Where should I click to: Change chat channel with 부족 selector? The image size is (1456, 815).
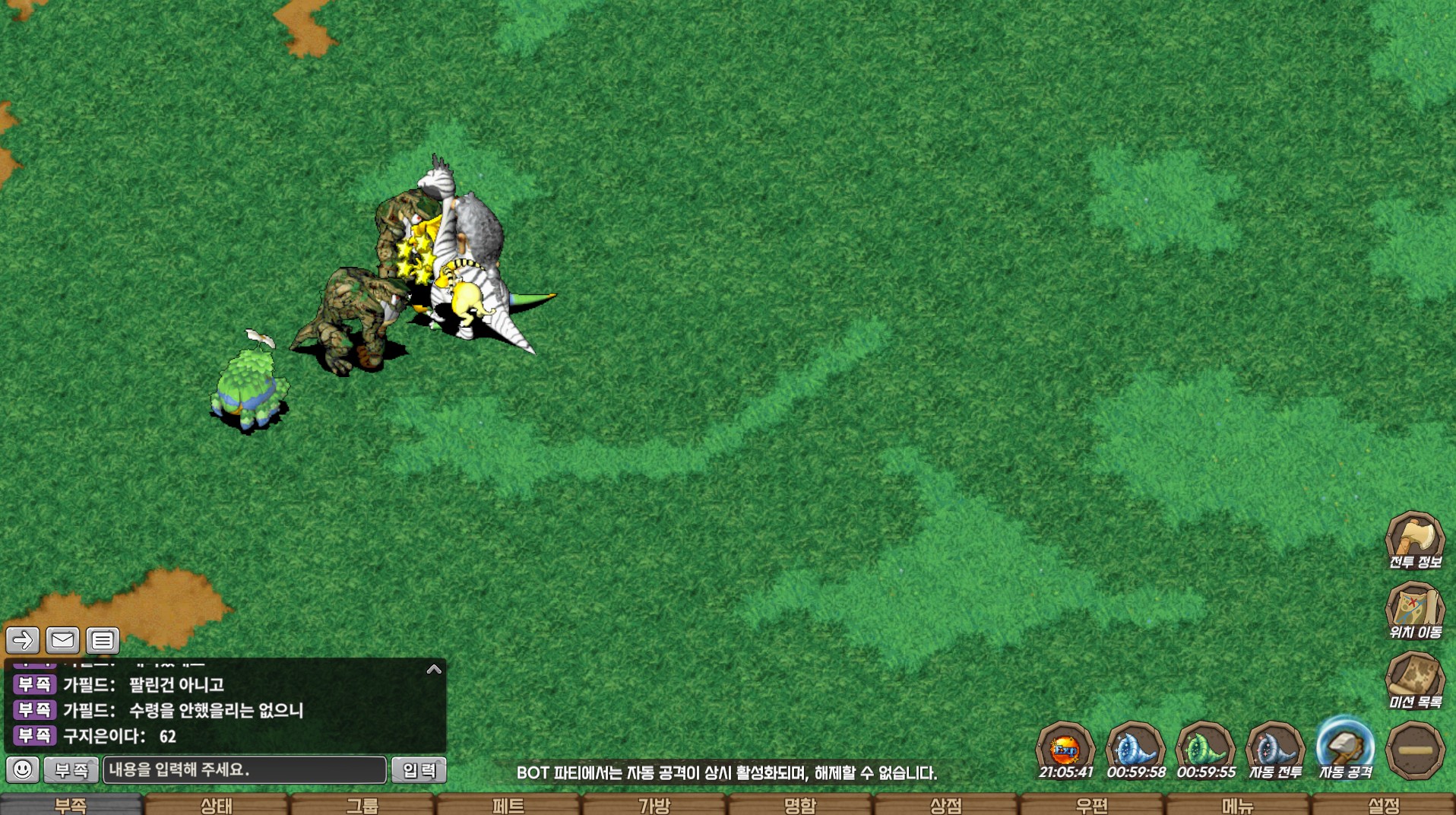pos(71,770)
